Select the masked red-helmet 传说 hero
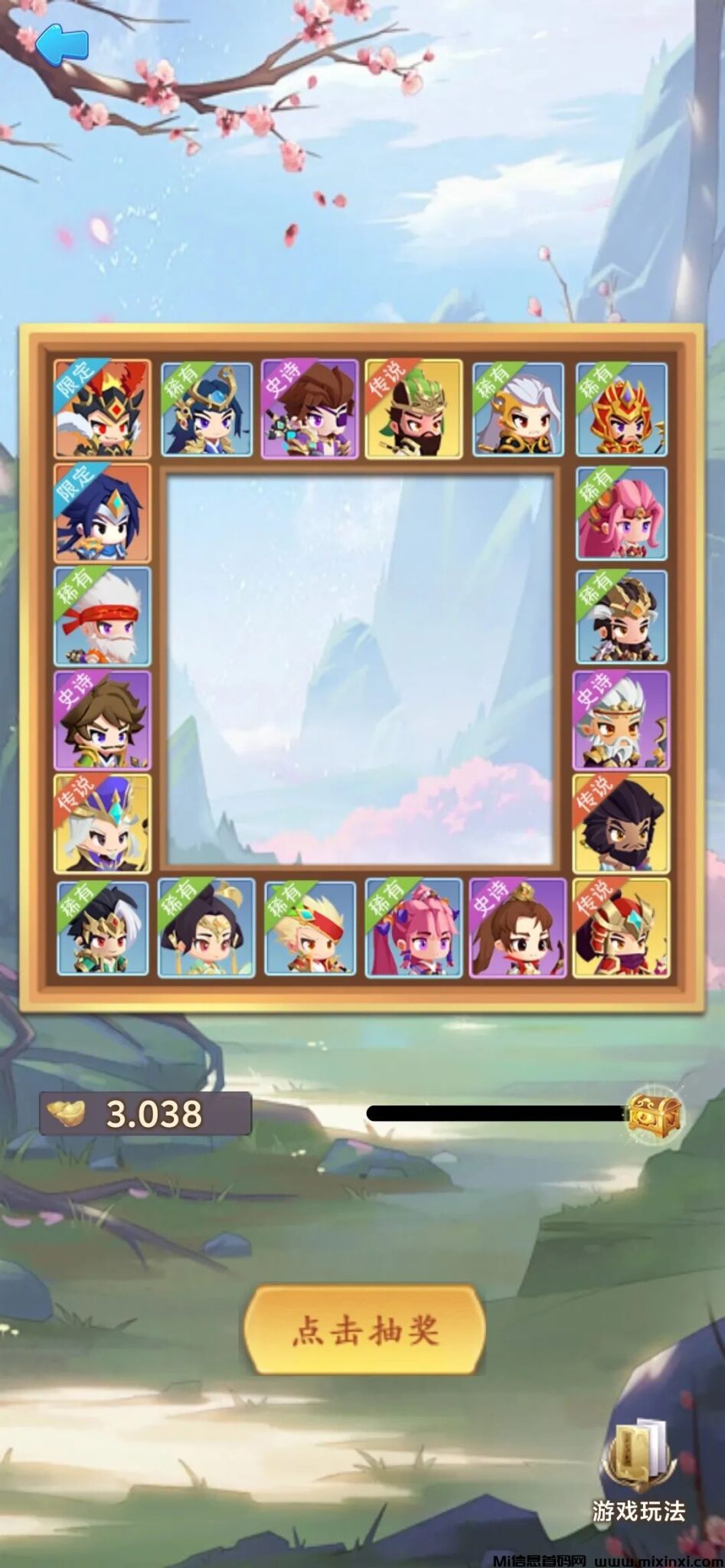Screen dimensions: 725x1568 click(x=621, y=928)
